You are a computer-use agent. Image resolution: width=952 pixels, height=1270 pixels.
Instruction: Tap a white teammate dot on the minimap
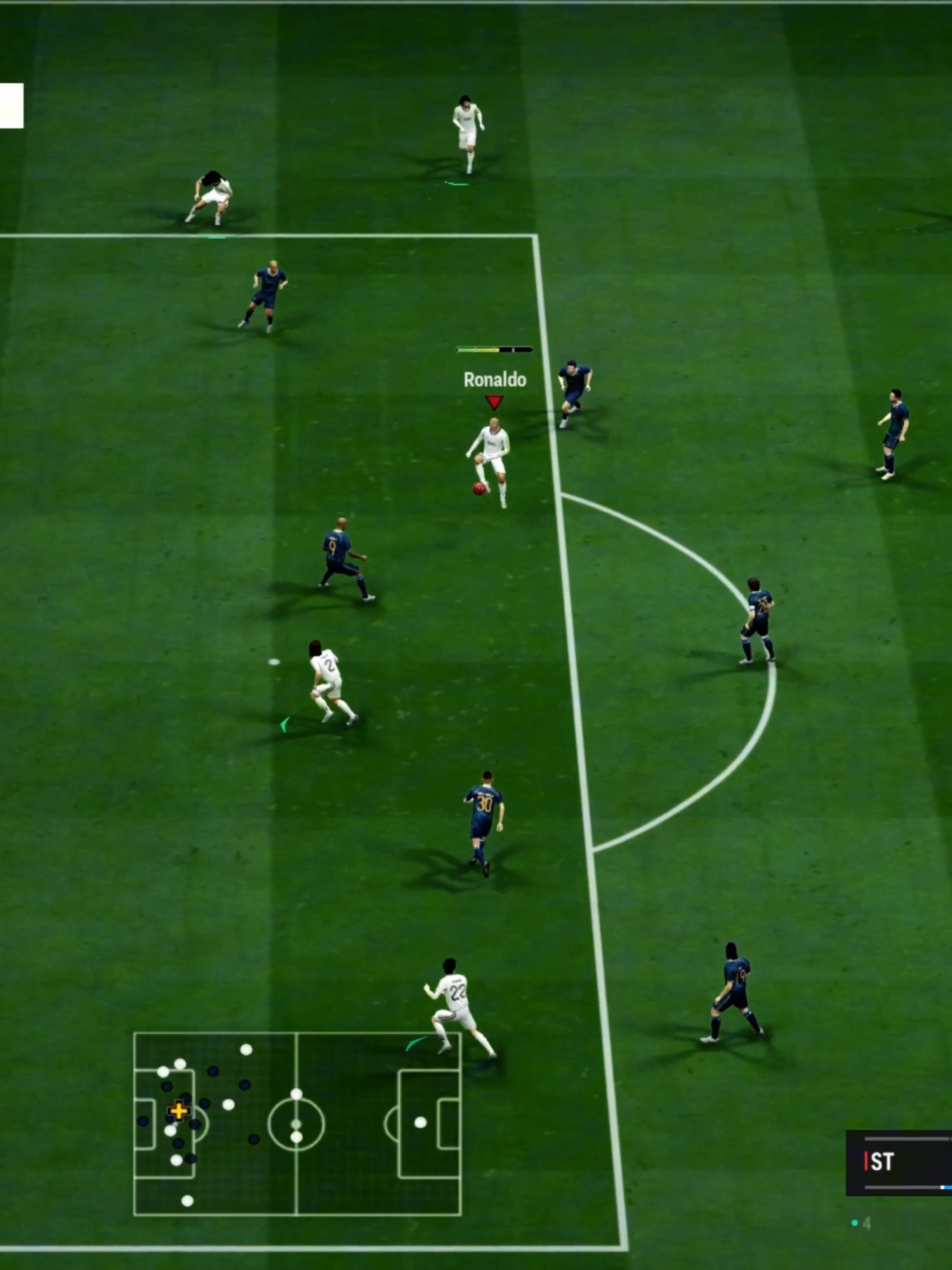[228, 1104]
